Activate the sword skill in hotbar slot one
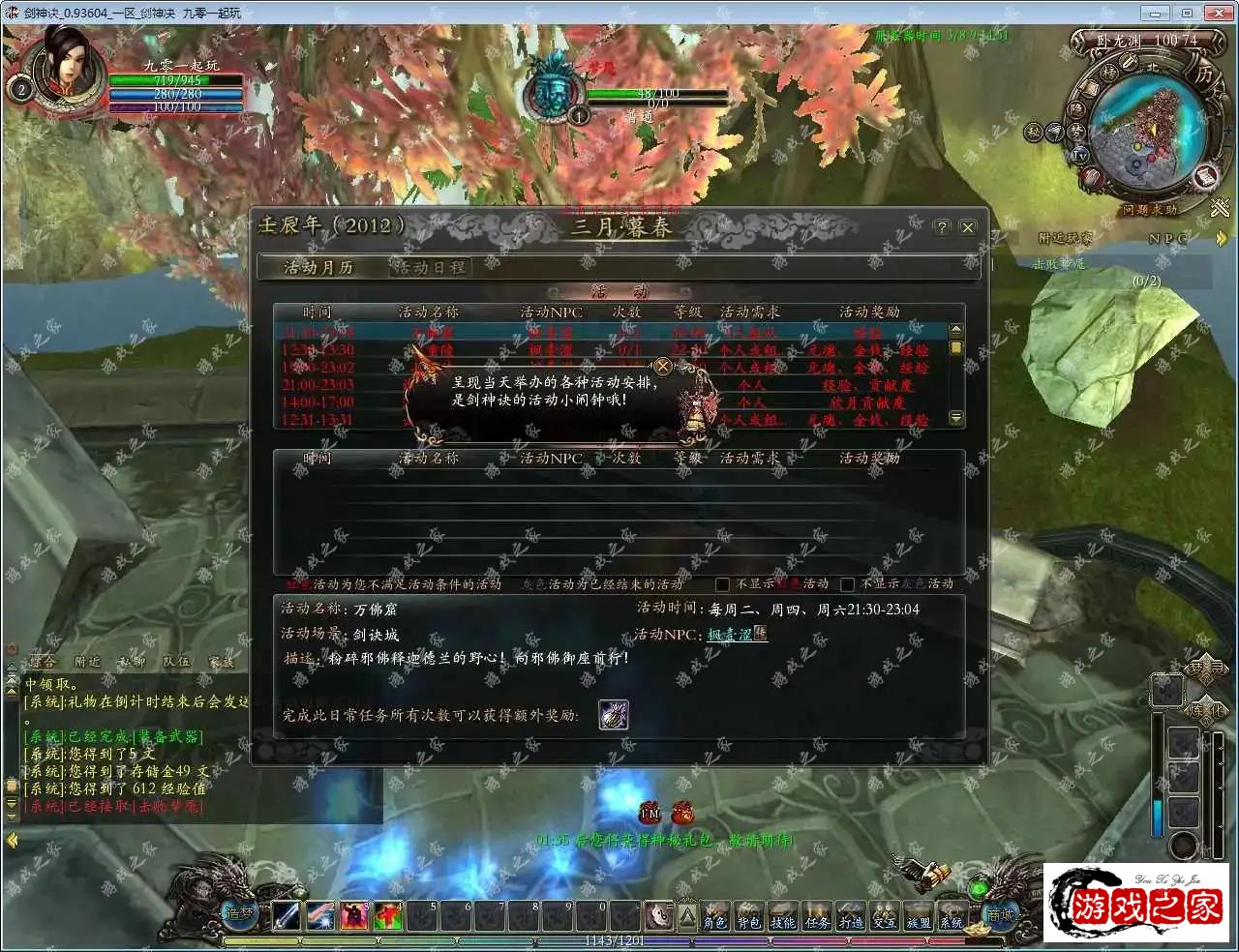 pyautogui.click(x=287, y=914)
